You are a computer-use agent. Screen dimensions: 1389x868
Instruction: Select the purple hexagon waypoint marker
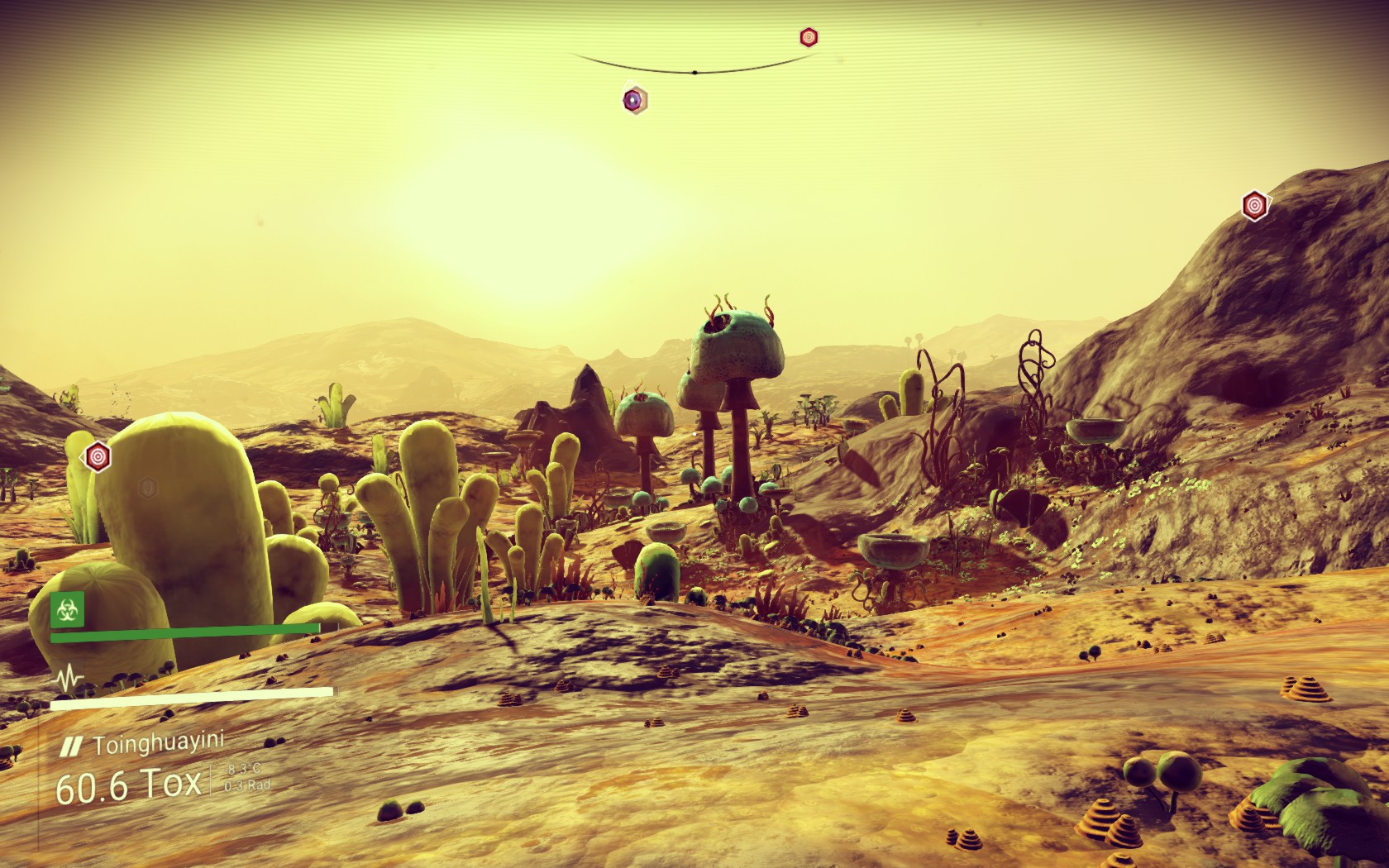(x=634, y=101)
